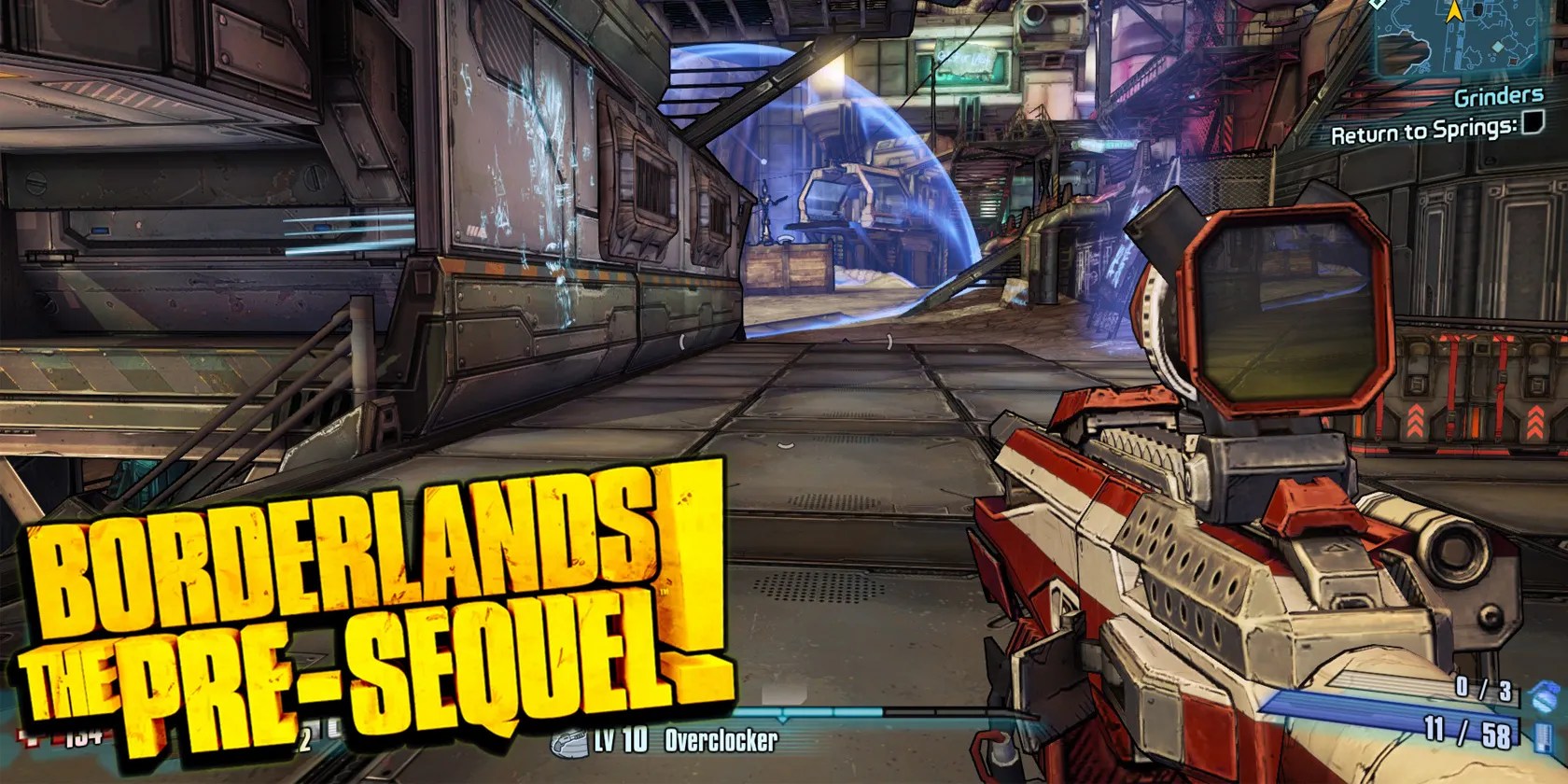Screen dimensions: 1568x784
Task: Click the yellow player arrow on the minimap
Action: coord(1454,13)
